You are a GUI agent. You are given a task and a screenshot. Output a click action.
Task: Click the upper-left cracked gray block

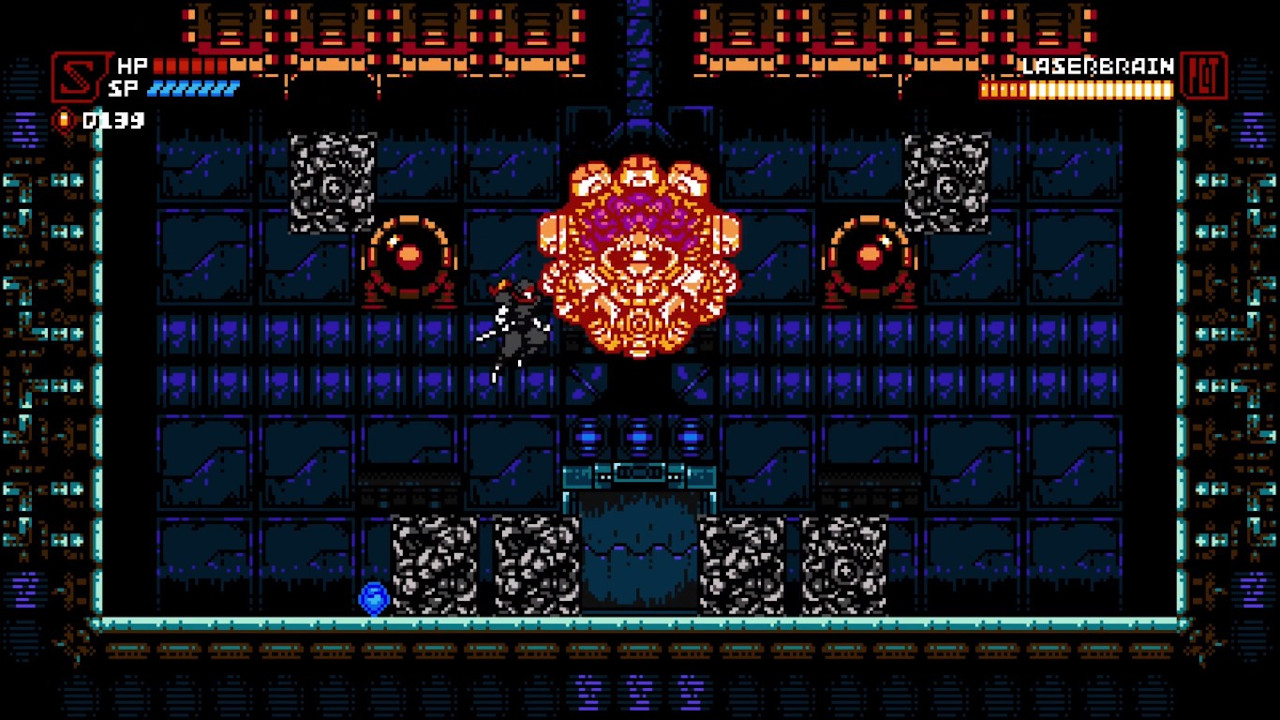tap(333, 185)
